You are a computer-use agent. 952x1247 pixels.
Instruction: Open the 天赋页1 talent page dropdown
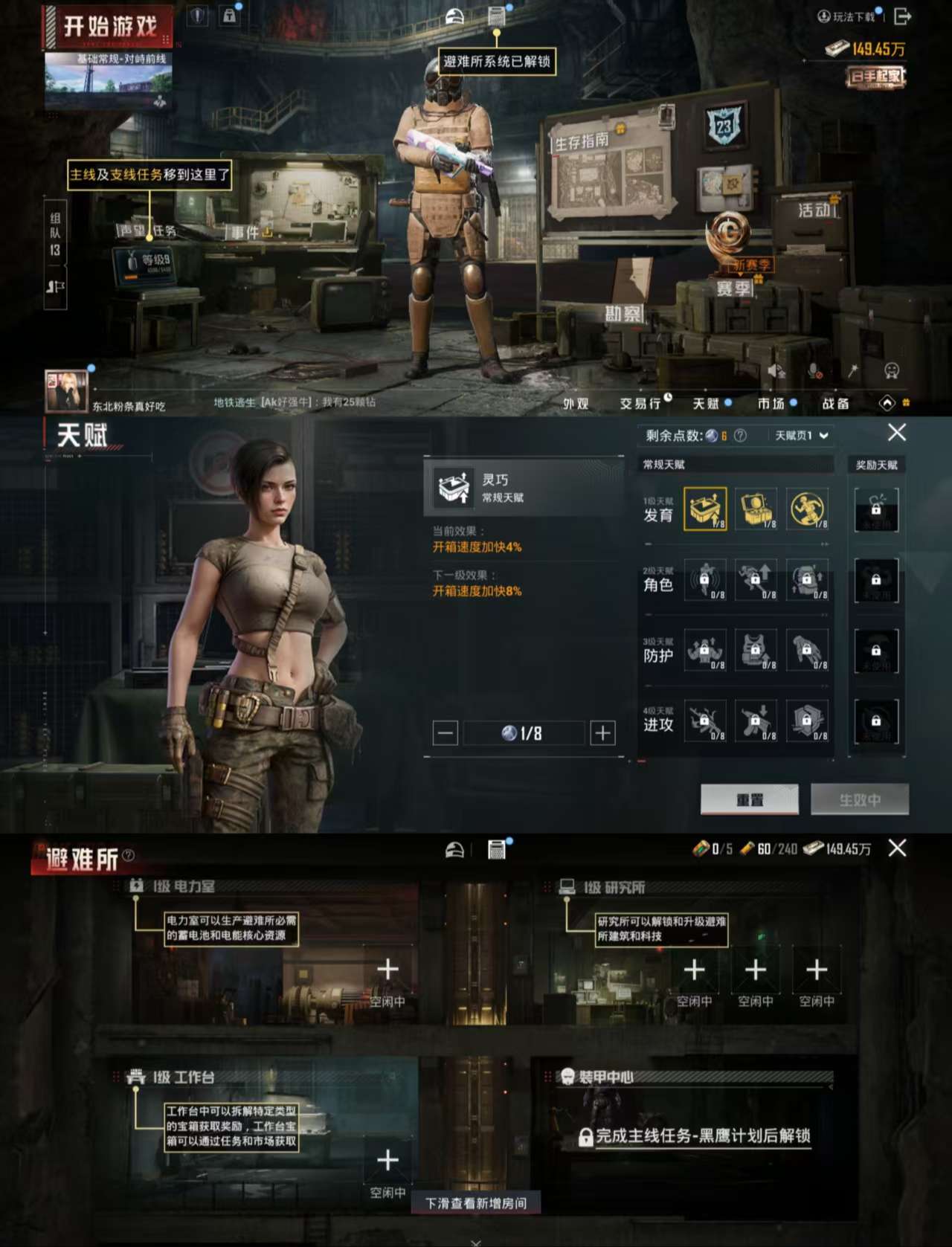coord(802,436)
